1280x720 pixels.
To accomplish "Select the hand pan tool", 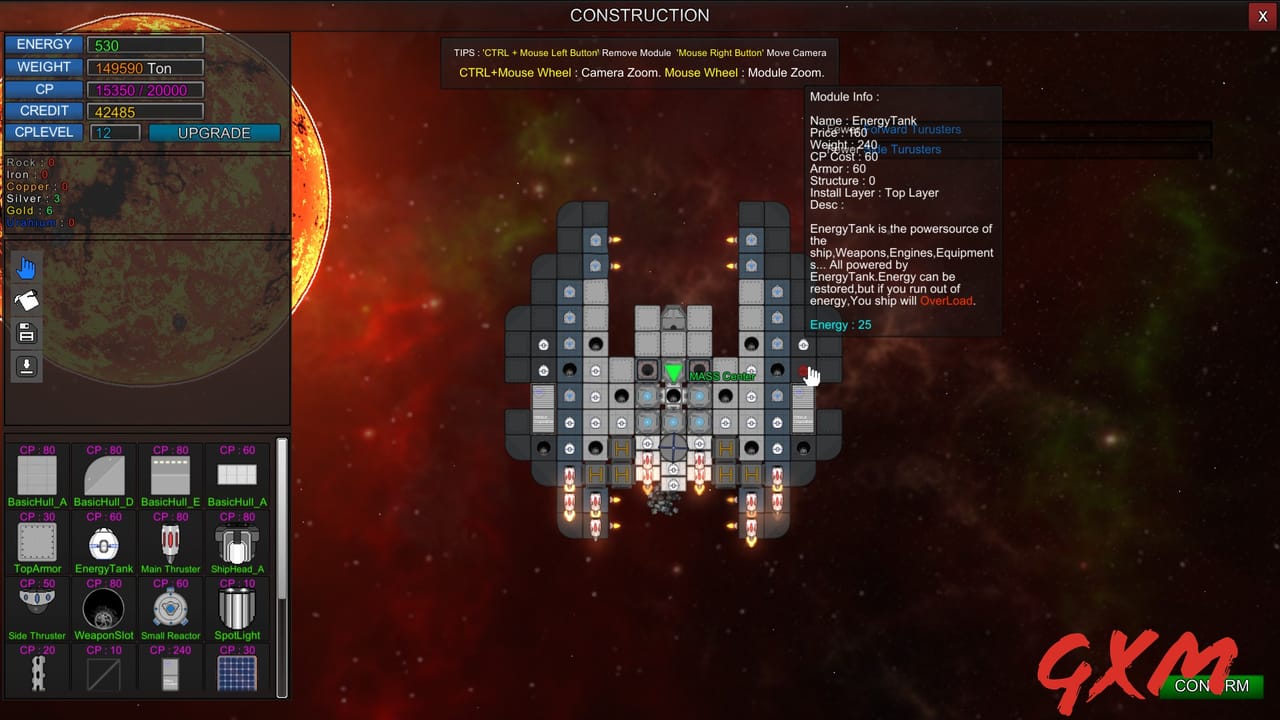I will click(26, 267).
